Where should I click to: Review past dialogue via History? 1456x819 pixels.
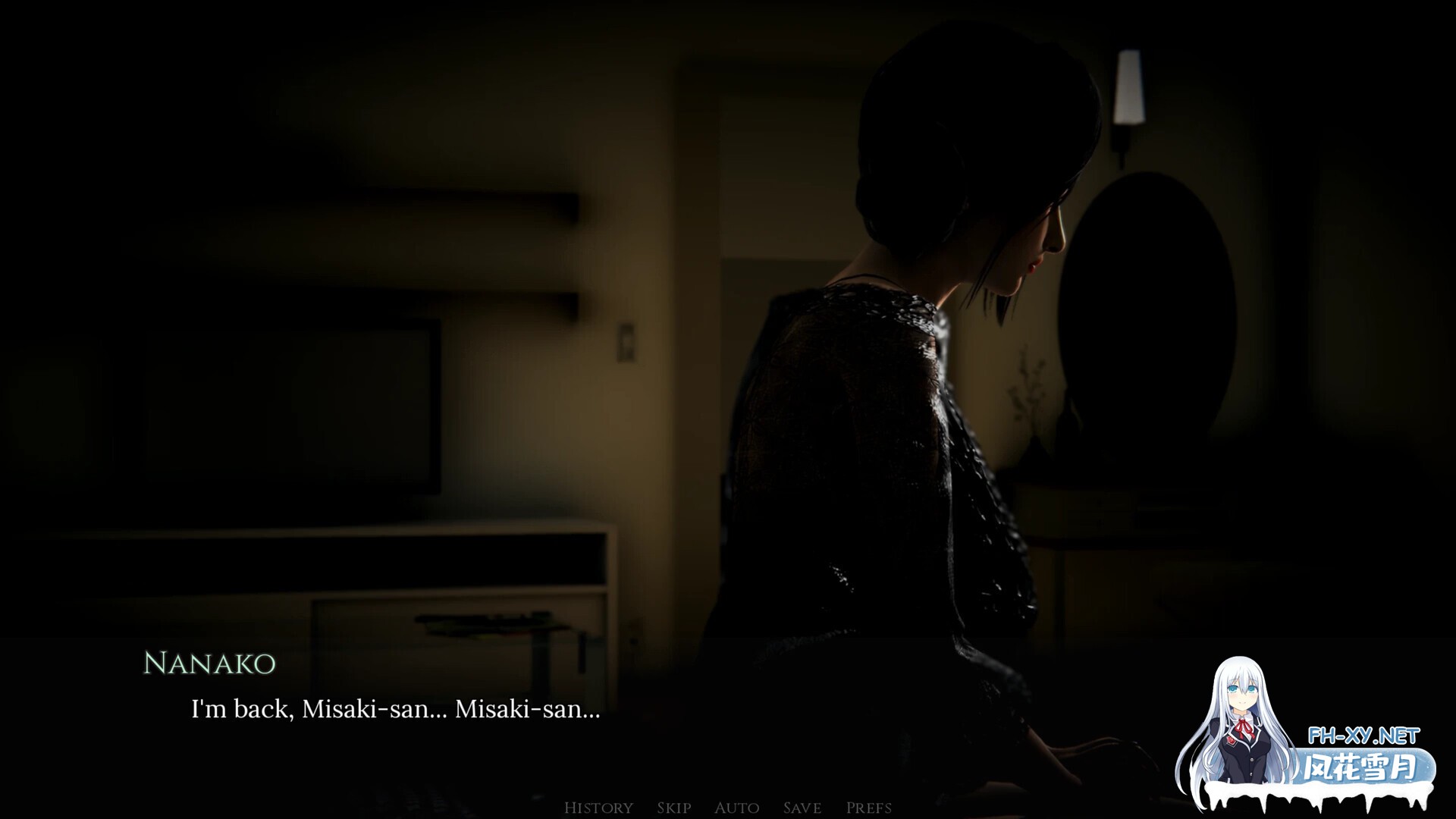[x=598, y=808]
